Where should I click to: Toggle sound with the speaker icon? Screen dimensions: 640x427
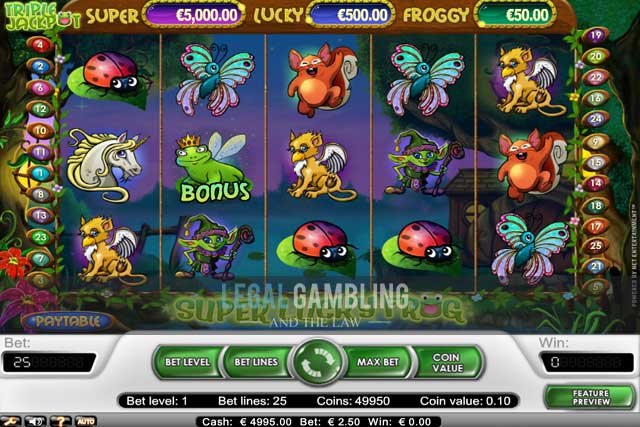[37, 421]
